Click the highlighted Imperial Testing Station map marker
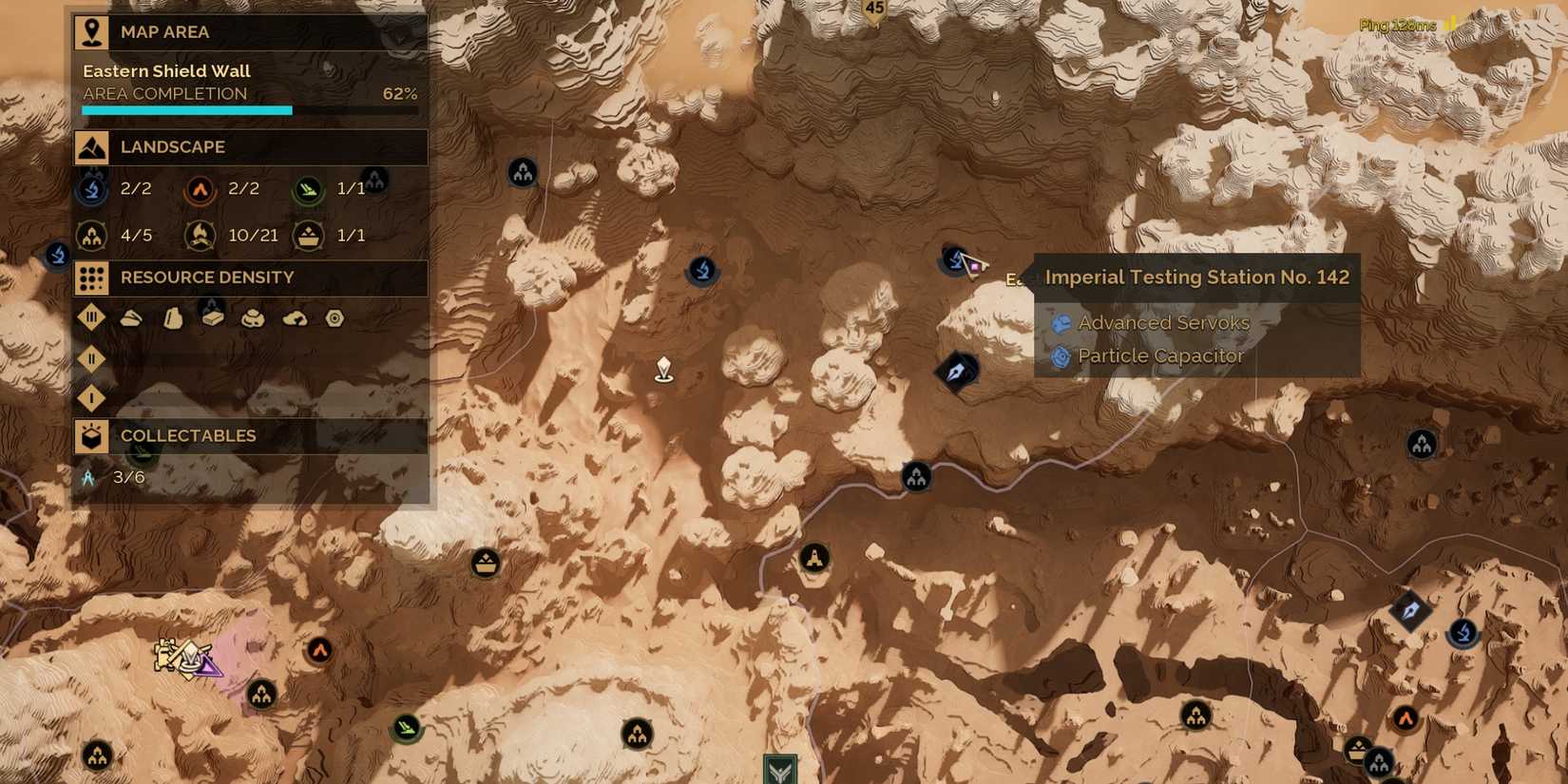 (955, 258)
